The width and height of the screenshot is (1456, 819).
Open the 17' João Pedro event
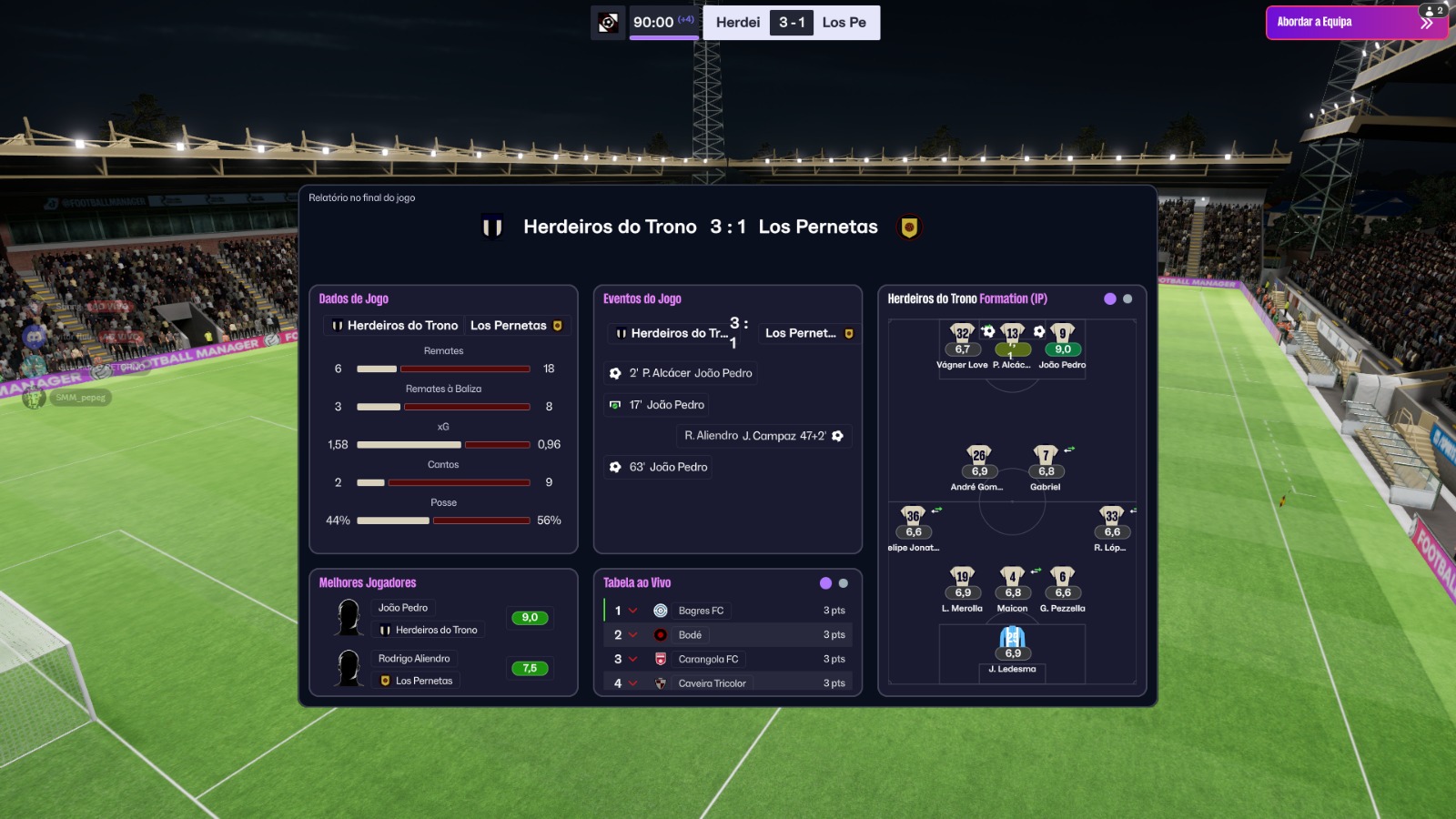659,405
